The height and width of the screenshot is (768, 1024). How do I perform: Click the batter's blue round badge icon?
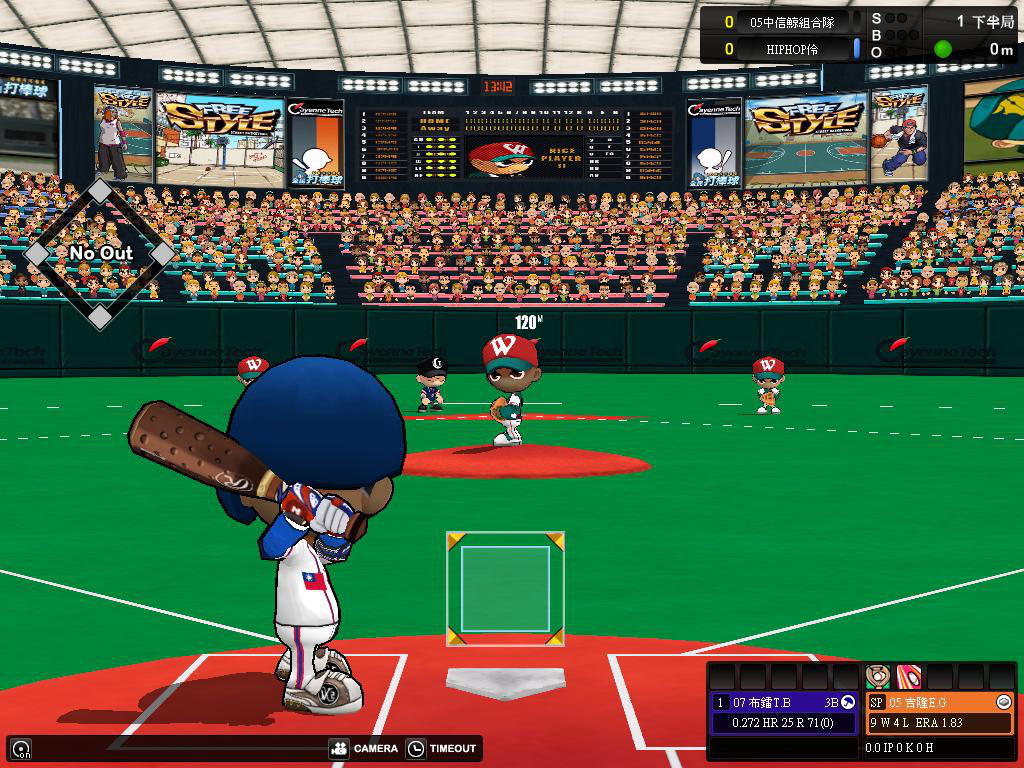848,702
